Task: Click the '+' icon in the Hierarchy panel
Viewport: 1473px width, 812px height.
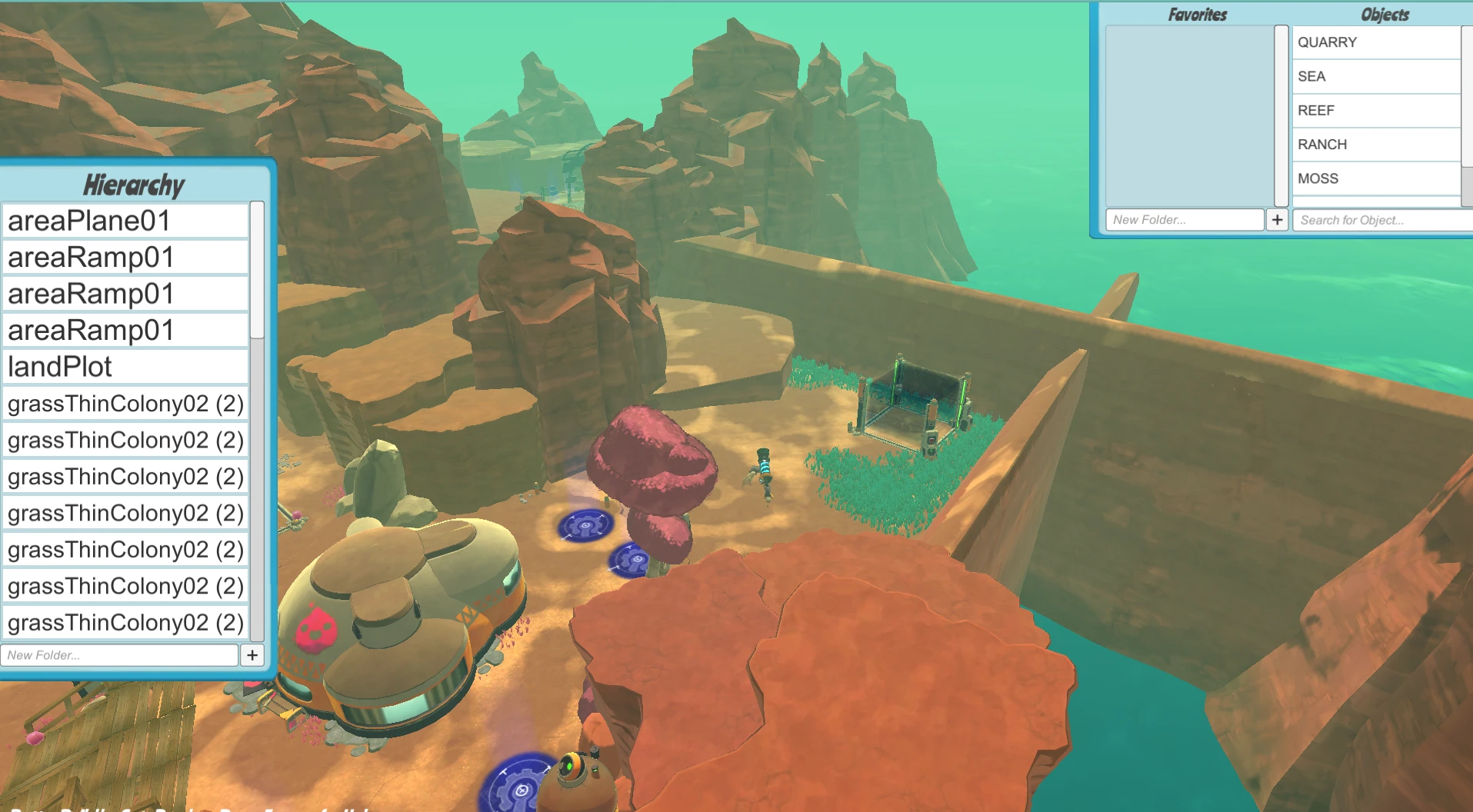Action: point(253,655)
